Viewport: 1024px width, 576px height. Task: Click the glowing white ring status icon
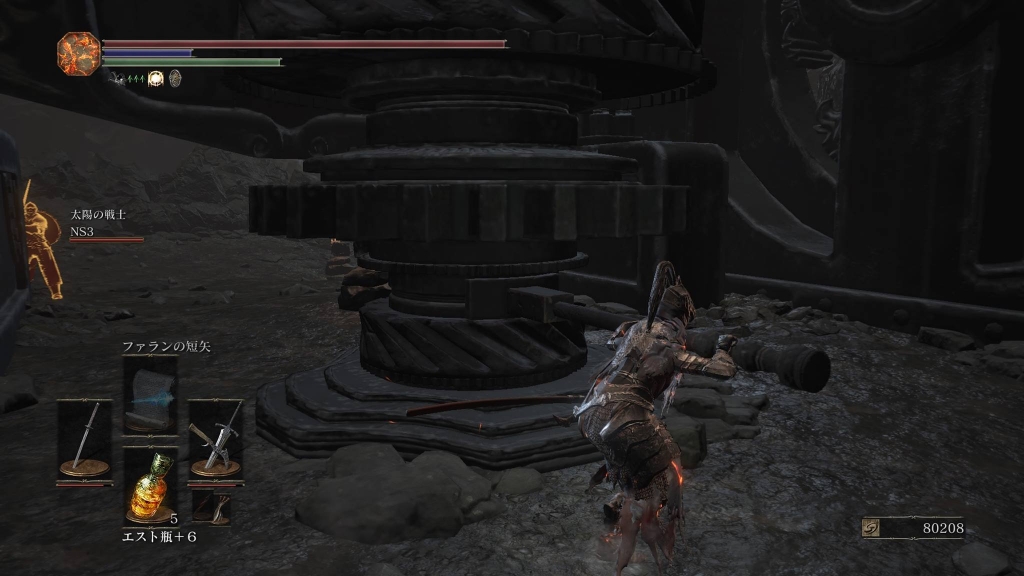156,78
